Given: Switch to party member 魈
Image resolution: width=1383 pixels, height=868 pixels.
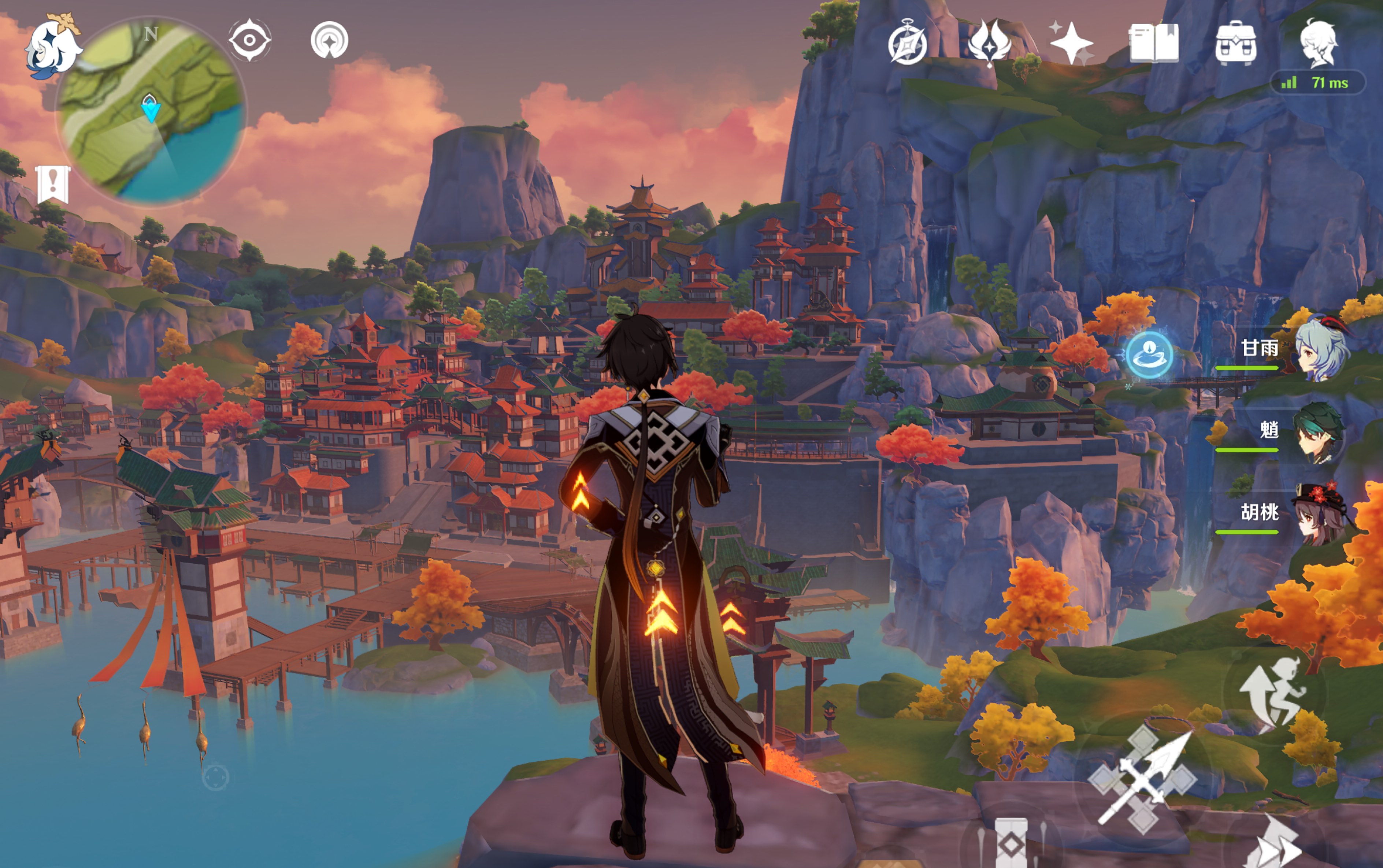Looking at the screenshot, I should [1292, 432].
